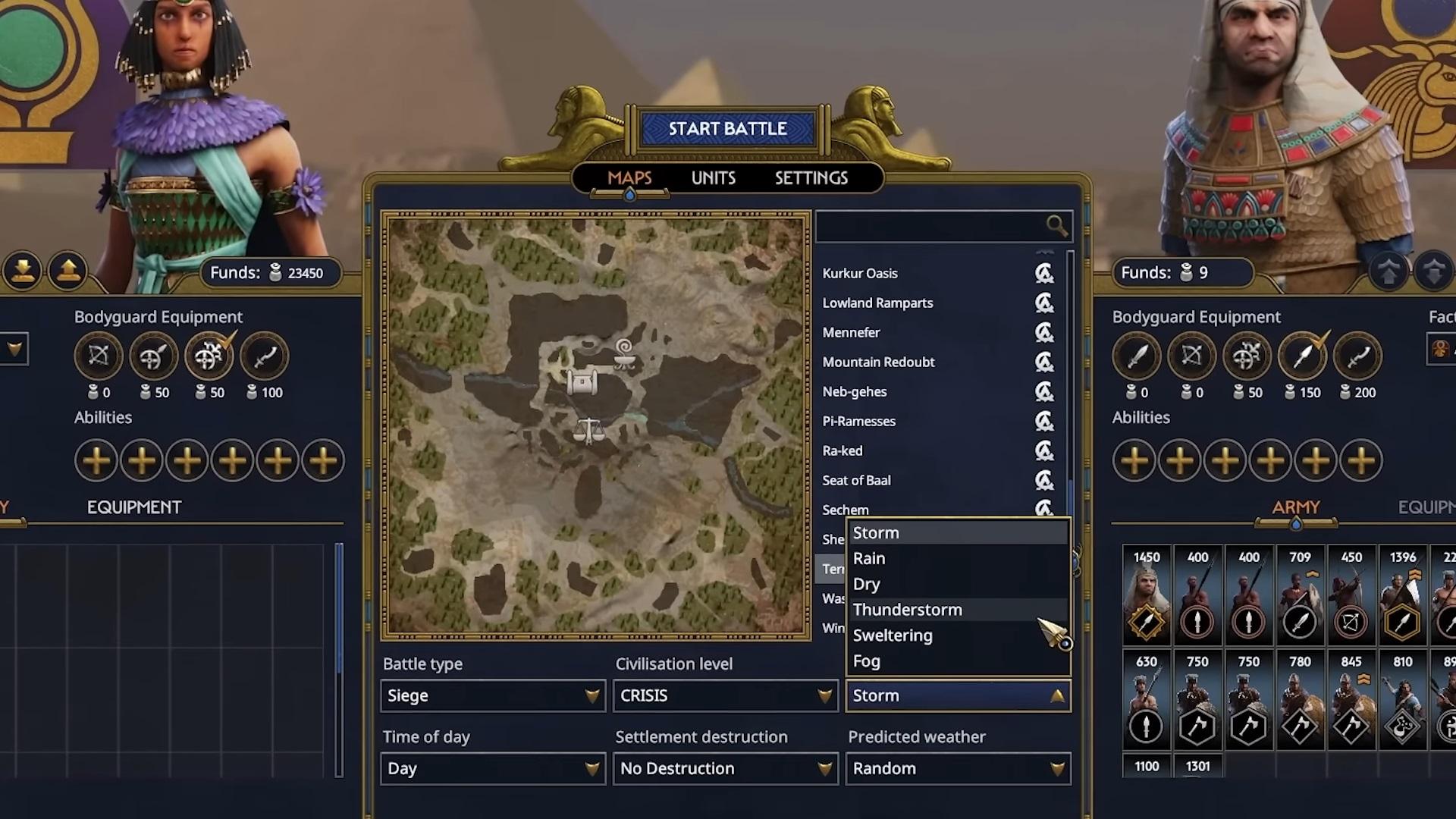The image size is (1456, 819).
Task: Open the Predicted weather dropdown
Action: pos(958,768)
